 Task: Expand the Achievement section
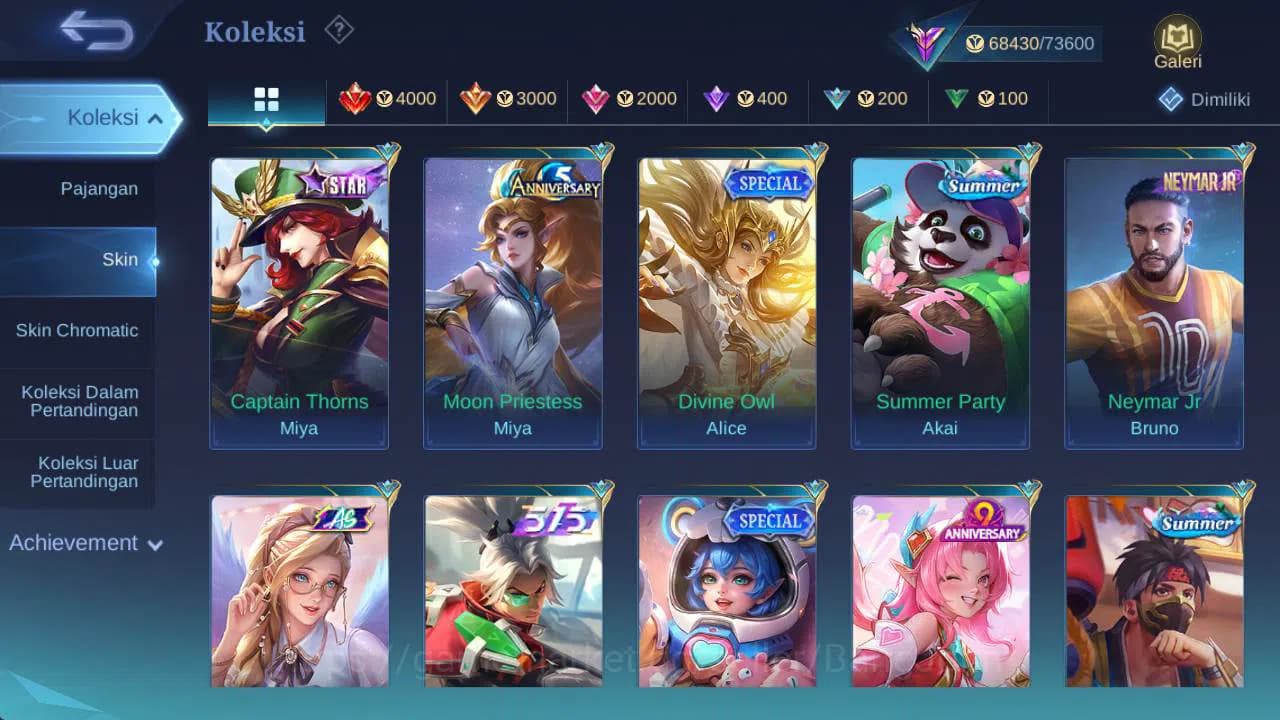click(x=85, y=543)
